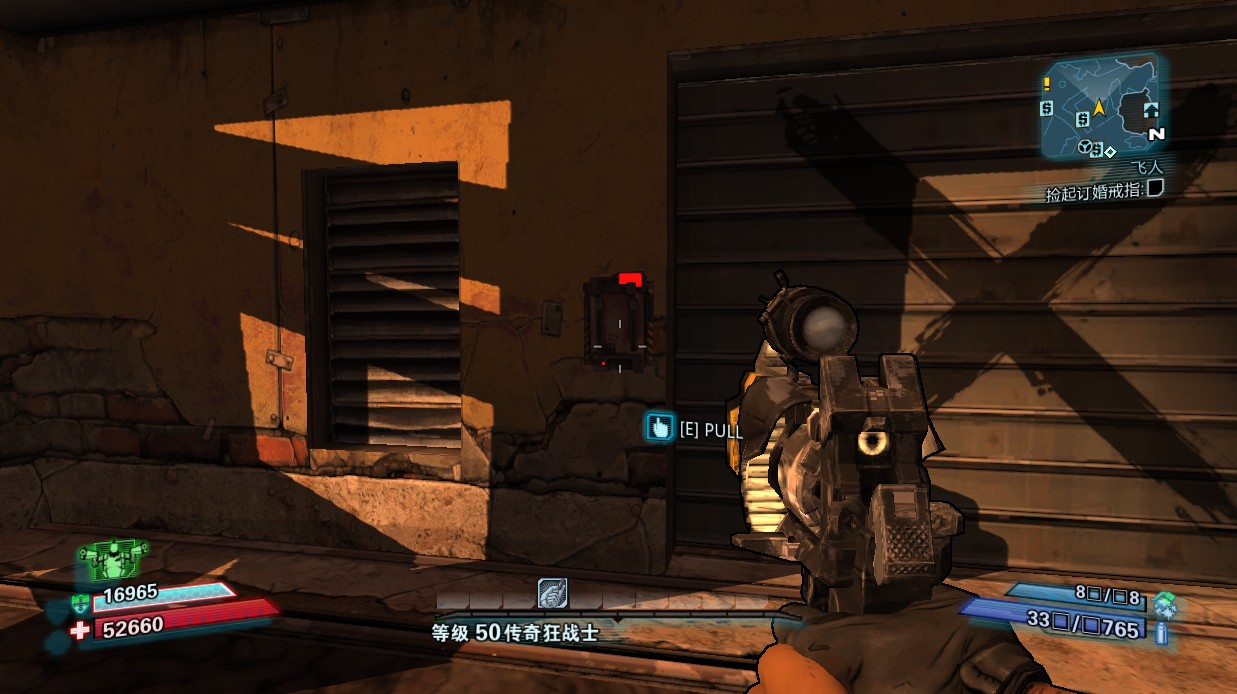Open the 飞人 mission tracker title
1237x694 pixels.
click(x=1146, y=169)
